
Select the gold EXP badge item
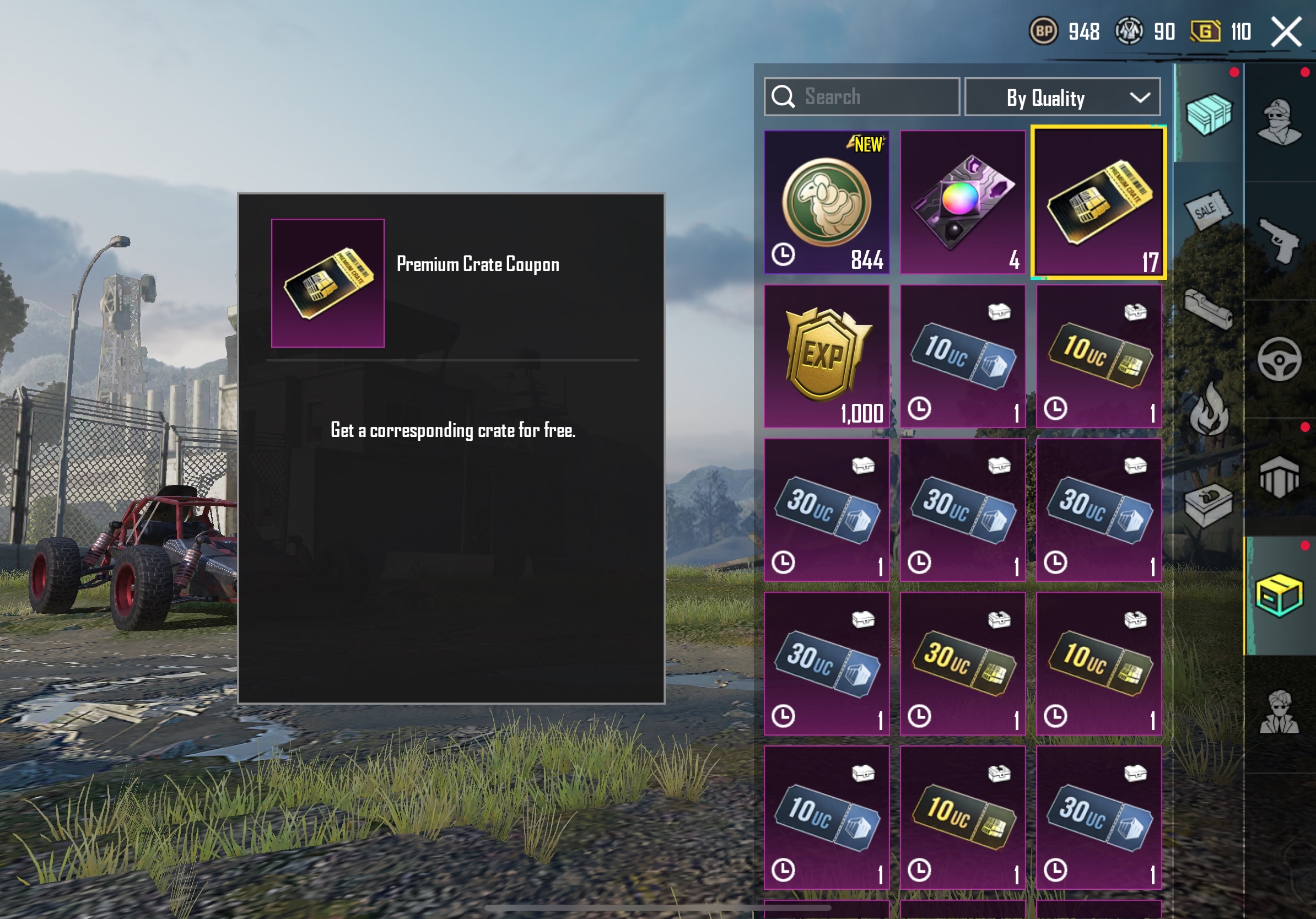click(827, 356)
